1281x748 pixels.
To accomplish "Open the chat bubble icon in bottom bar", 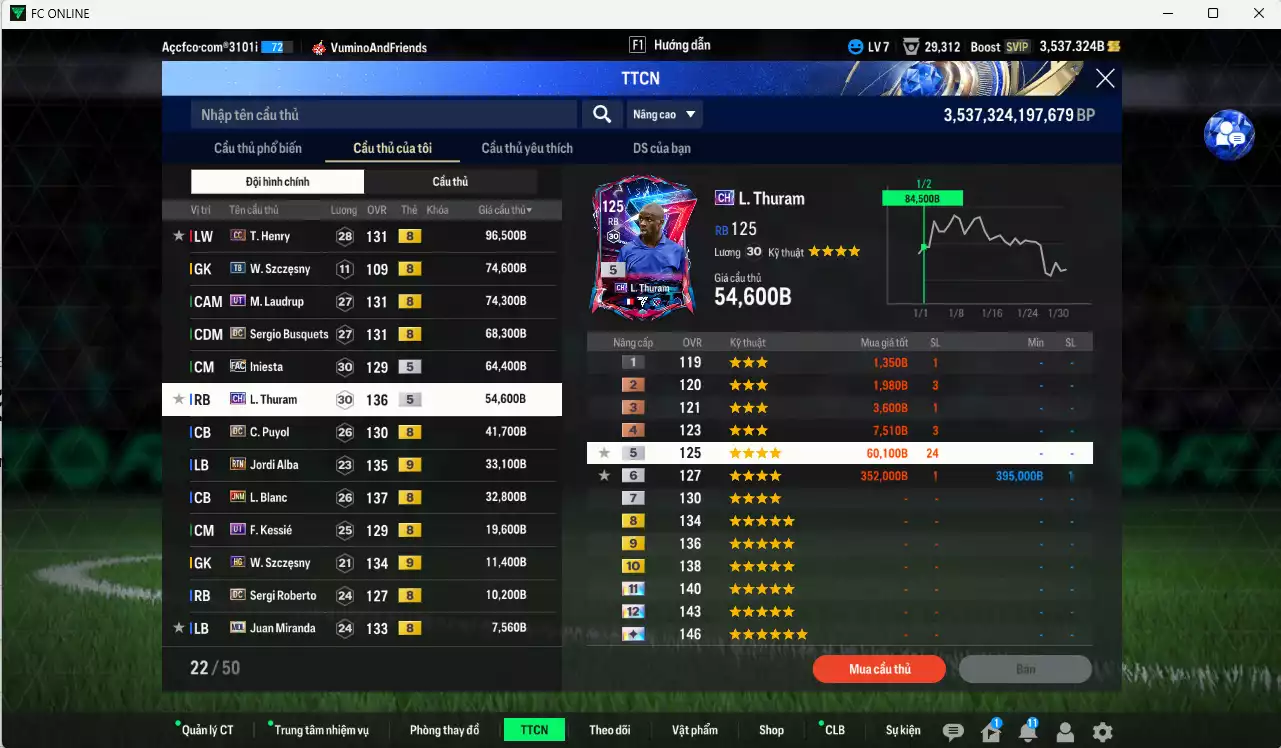I will pos(954,732).
